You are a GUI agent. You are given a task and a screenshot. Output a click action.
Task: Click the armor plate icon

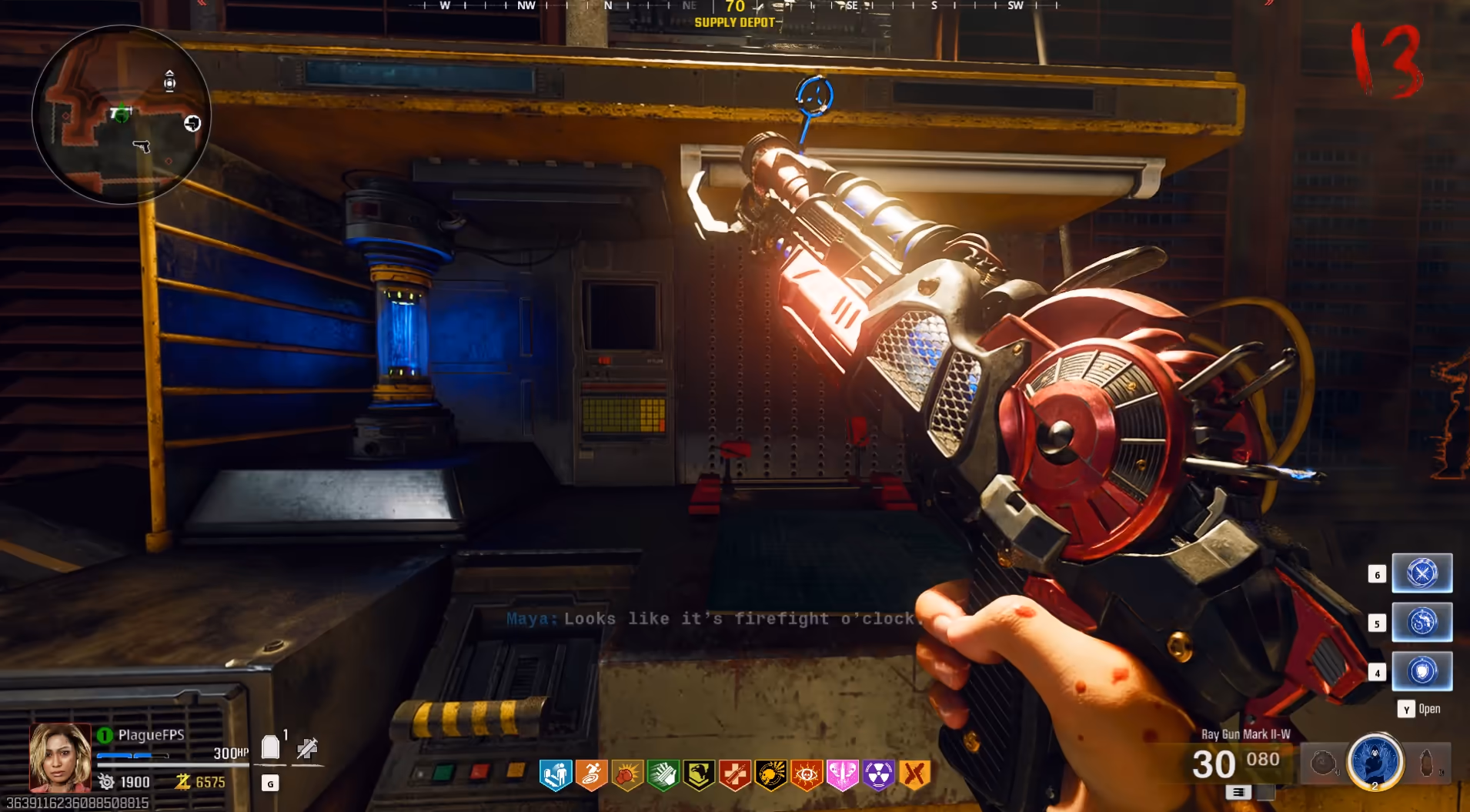point(270,747)
